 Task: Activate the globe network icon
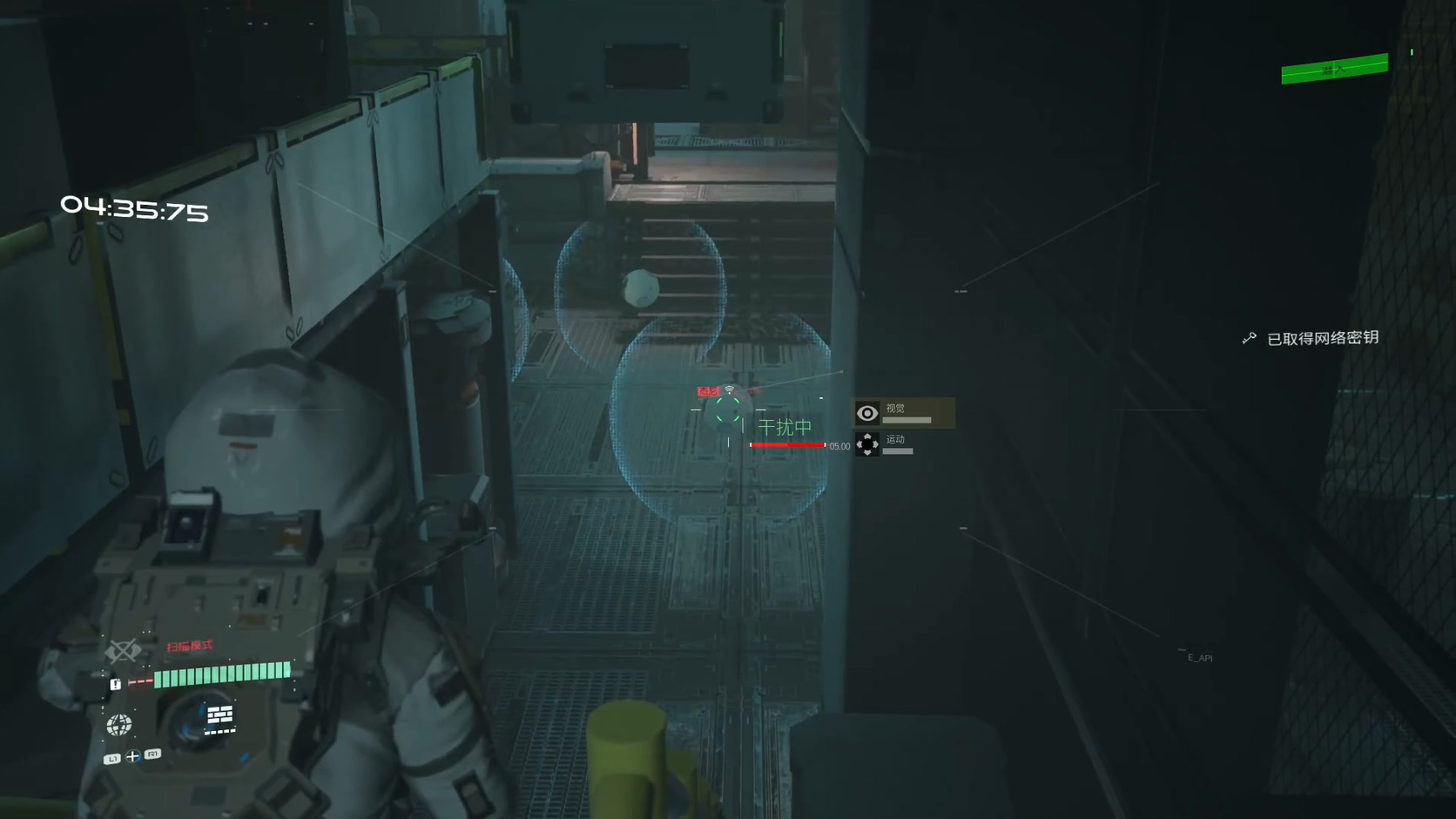(119, 725)
